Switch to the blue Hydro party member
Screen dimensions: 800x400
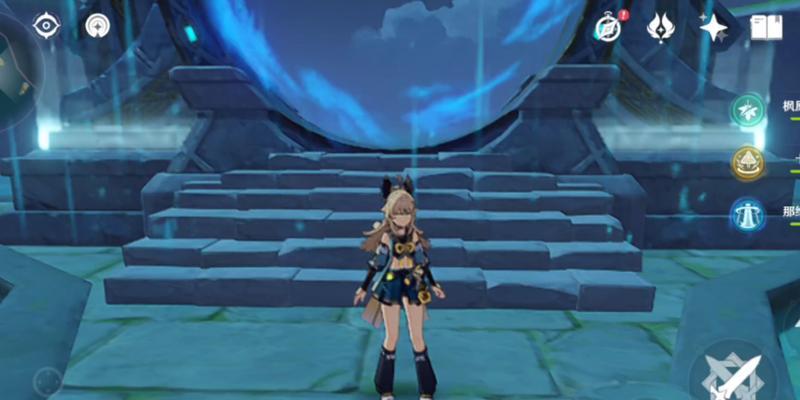(747, 214)
